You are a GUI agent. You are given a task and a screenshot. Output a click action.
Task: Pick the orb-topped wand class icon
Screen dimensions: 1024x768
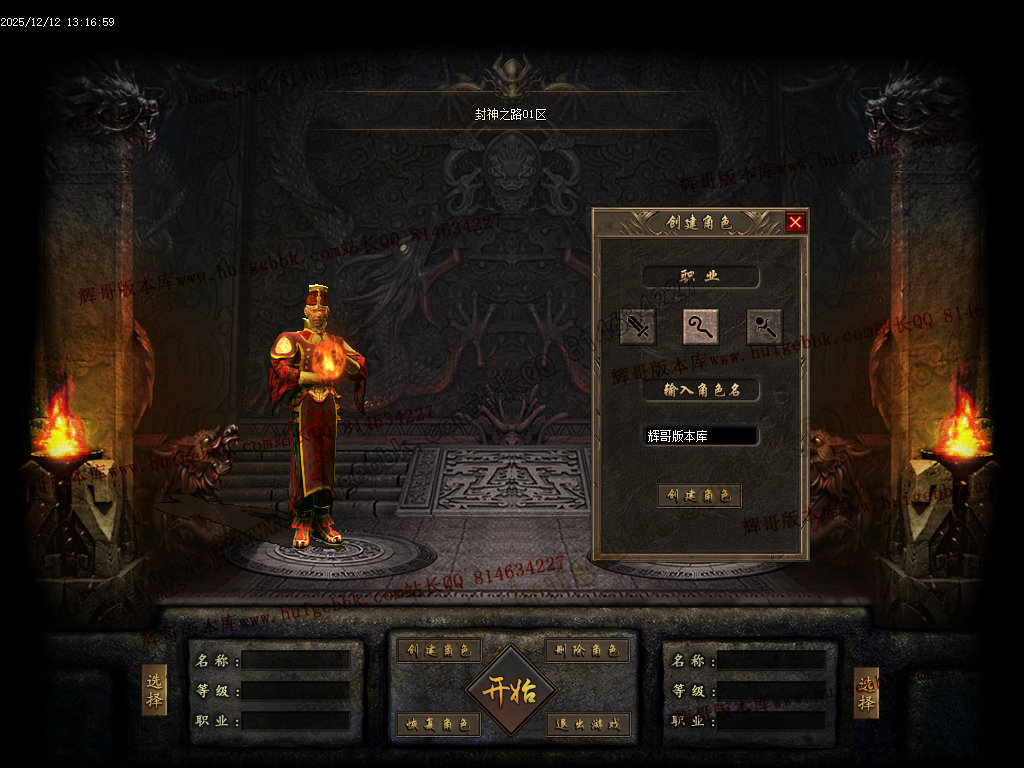click(x=765, y=326)
